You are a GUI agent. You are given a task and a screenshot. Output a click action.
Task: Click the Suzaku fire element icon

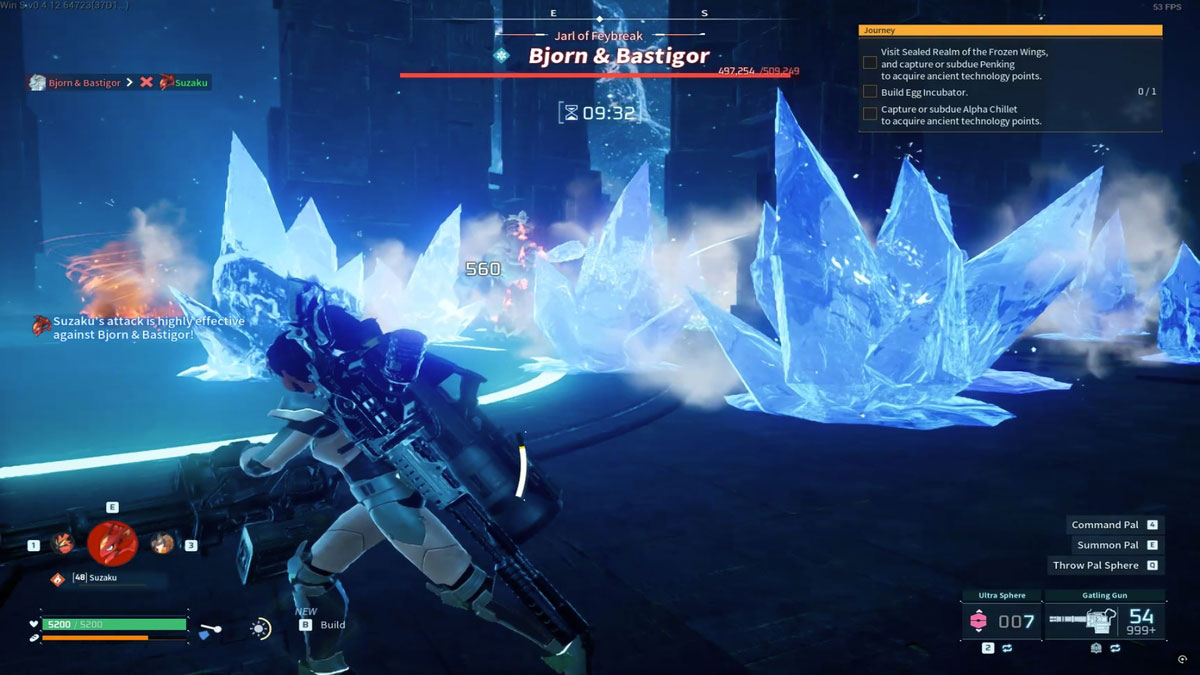click(x=58, y=578)
